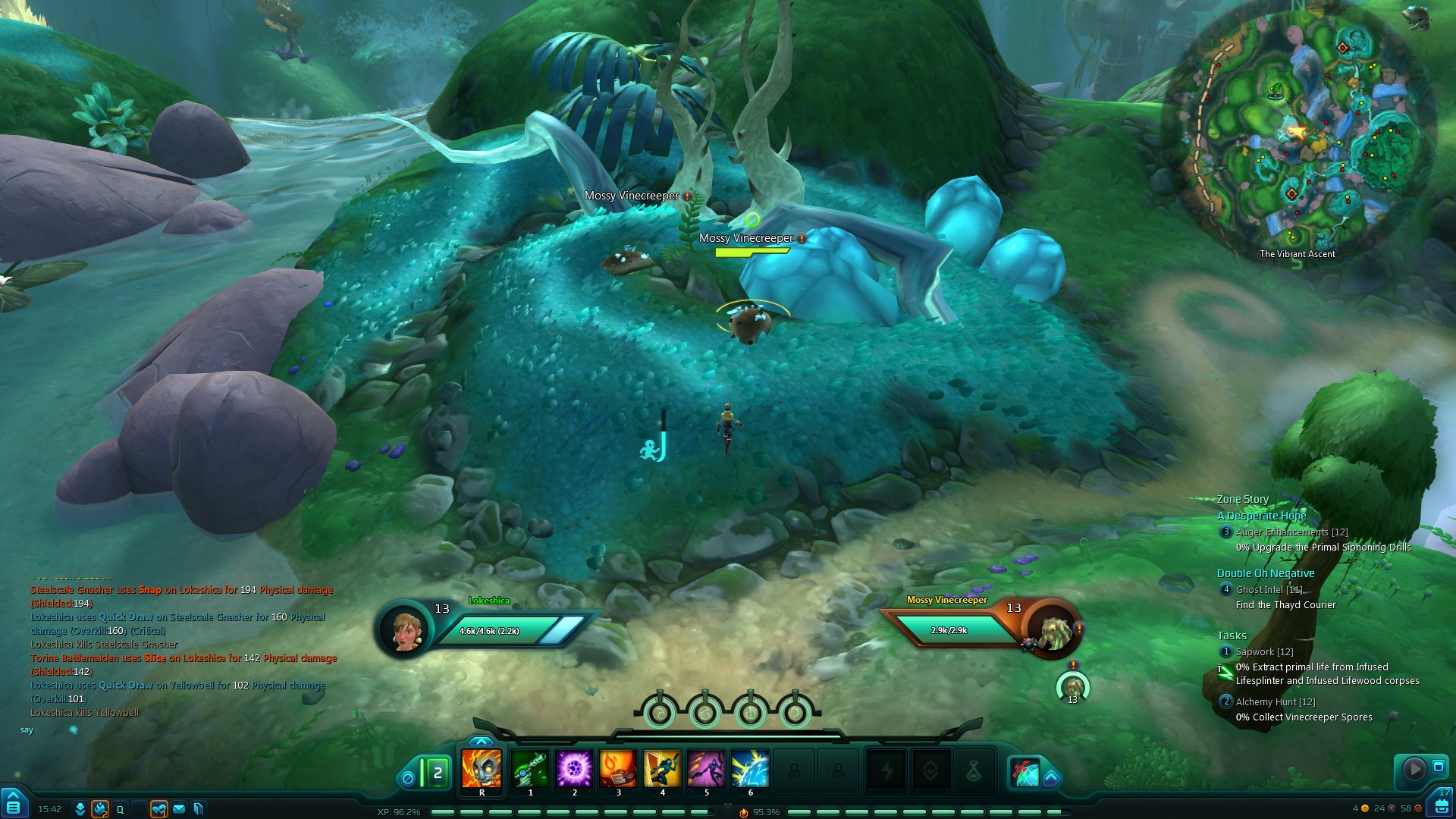
Task: Use the Sapwork quest item lightning icon
Action: 1225,671
